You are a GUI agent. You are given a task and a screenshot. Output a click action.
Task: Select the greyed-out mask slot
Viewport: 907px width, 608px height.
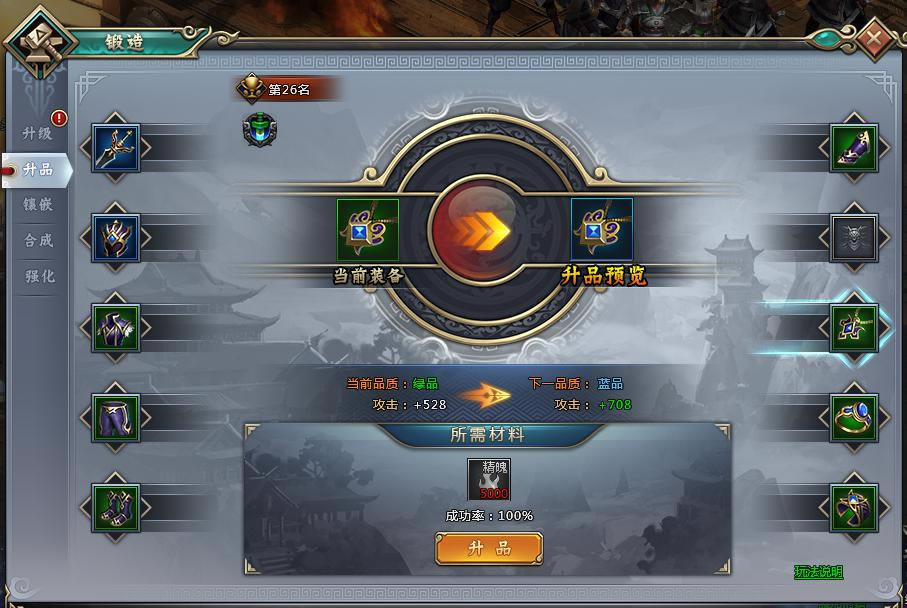(854, 238)
